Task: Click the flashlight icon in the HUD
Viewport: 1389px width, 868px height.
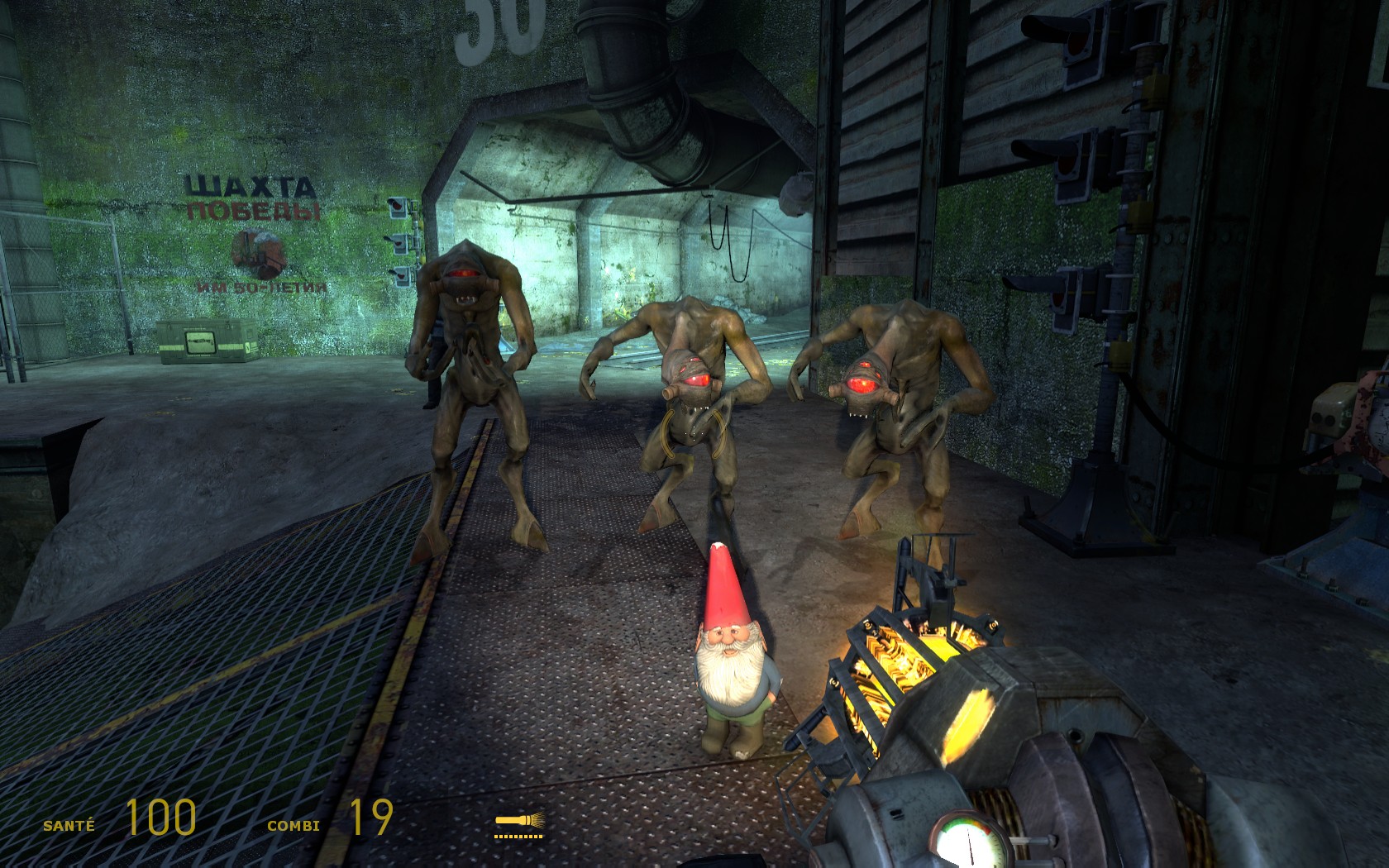Action: tap(519, 822)
